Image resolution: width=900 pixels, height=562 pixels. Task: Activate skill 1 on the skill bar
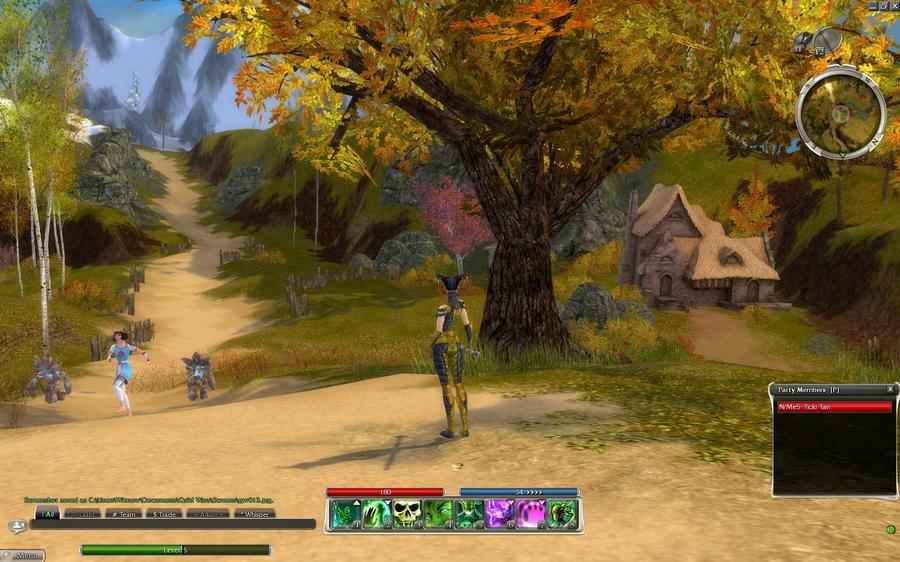345,514
